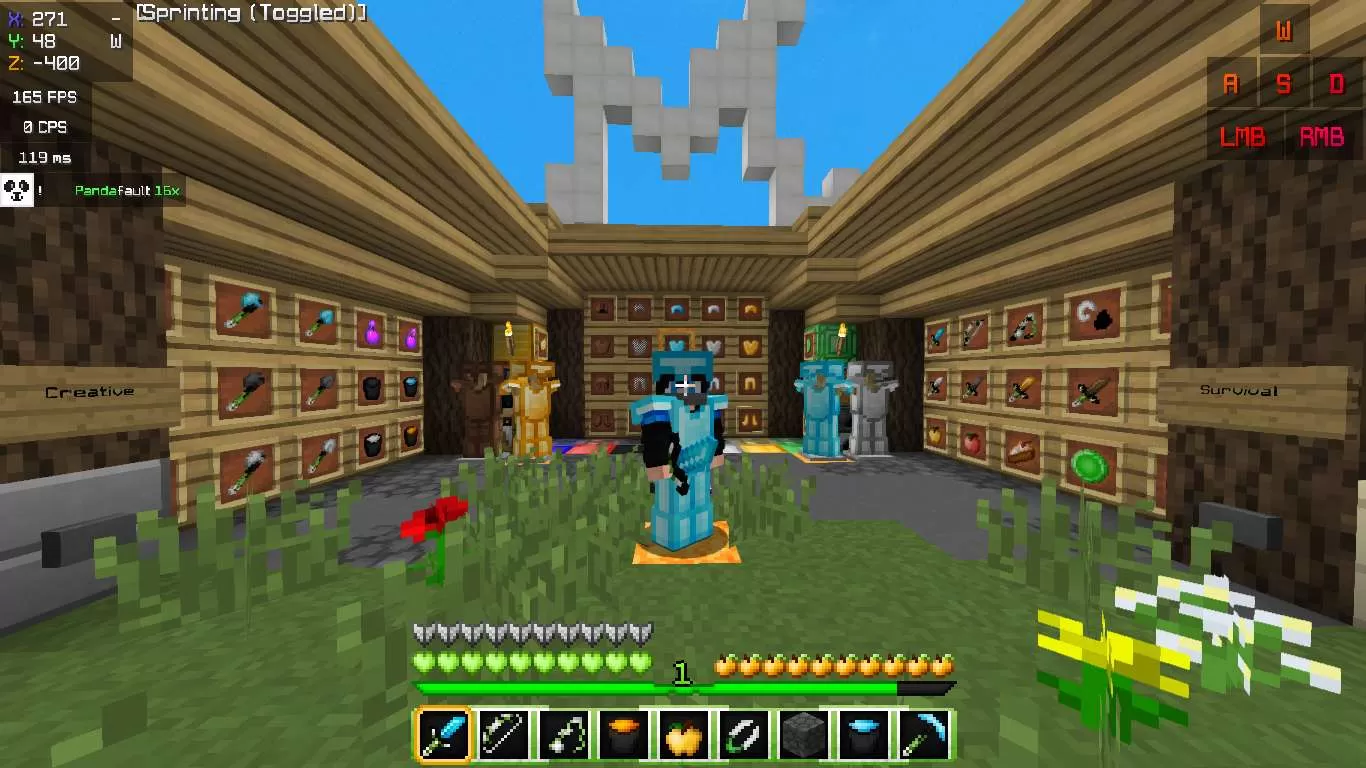The height and width of the screenshot is (768, 1366).
Task: Click the panda icon on the Pandafault 16x notification
Action: [18, 189]
